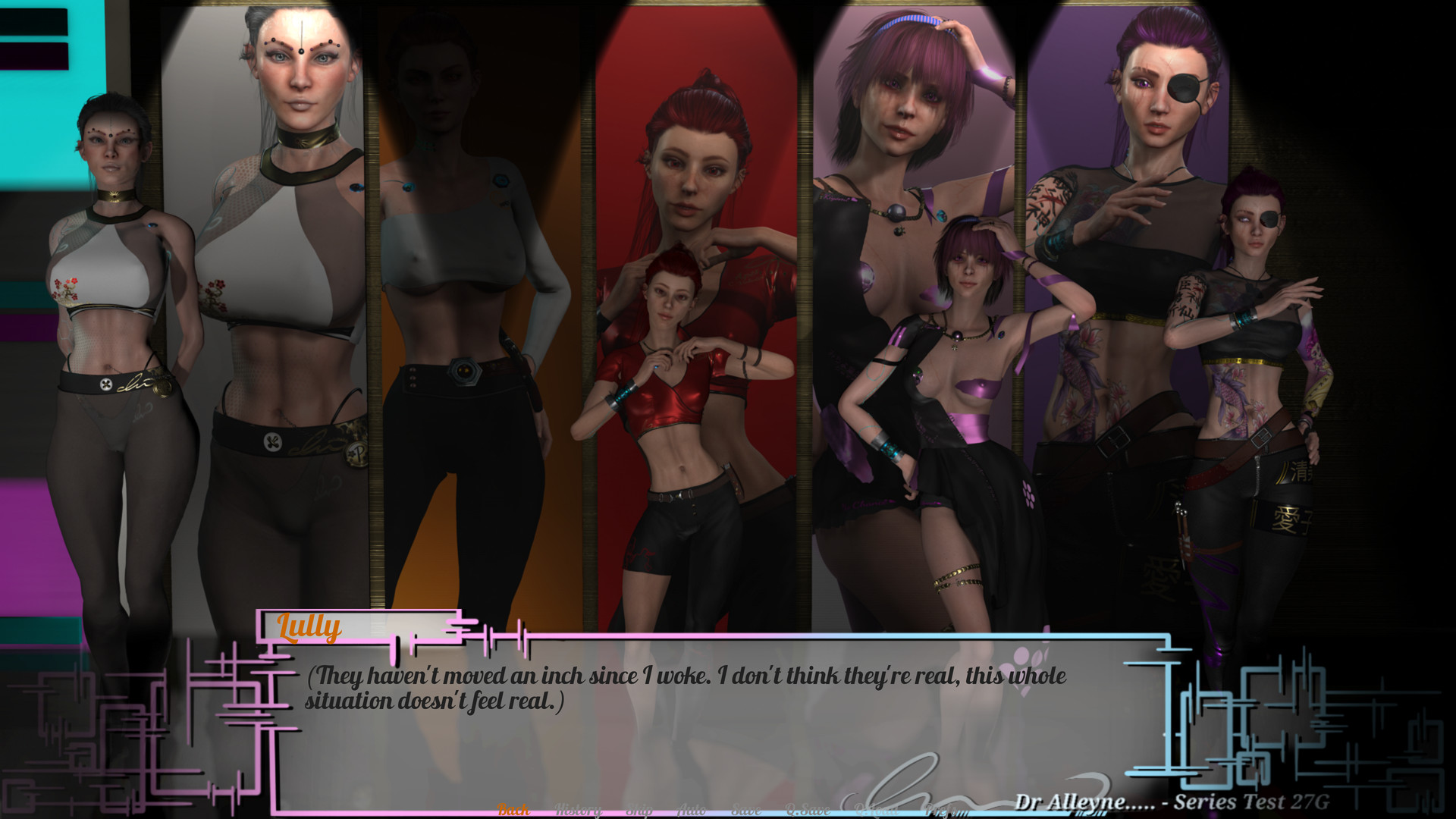Click the "Lully" name label
Viewport: 1456px width, 819px height.
309,627
